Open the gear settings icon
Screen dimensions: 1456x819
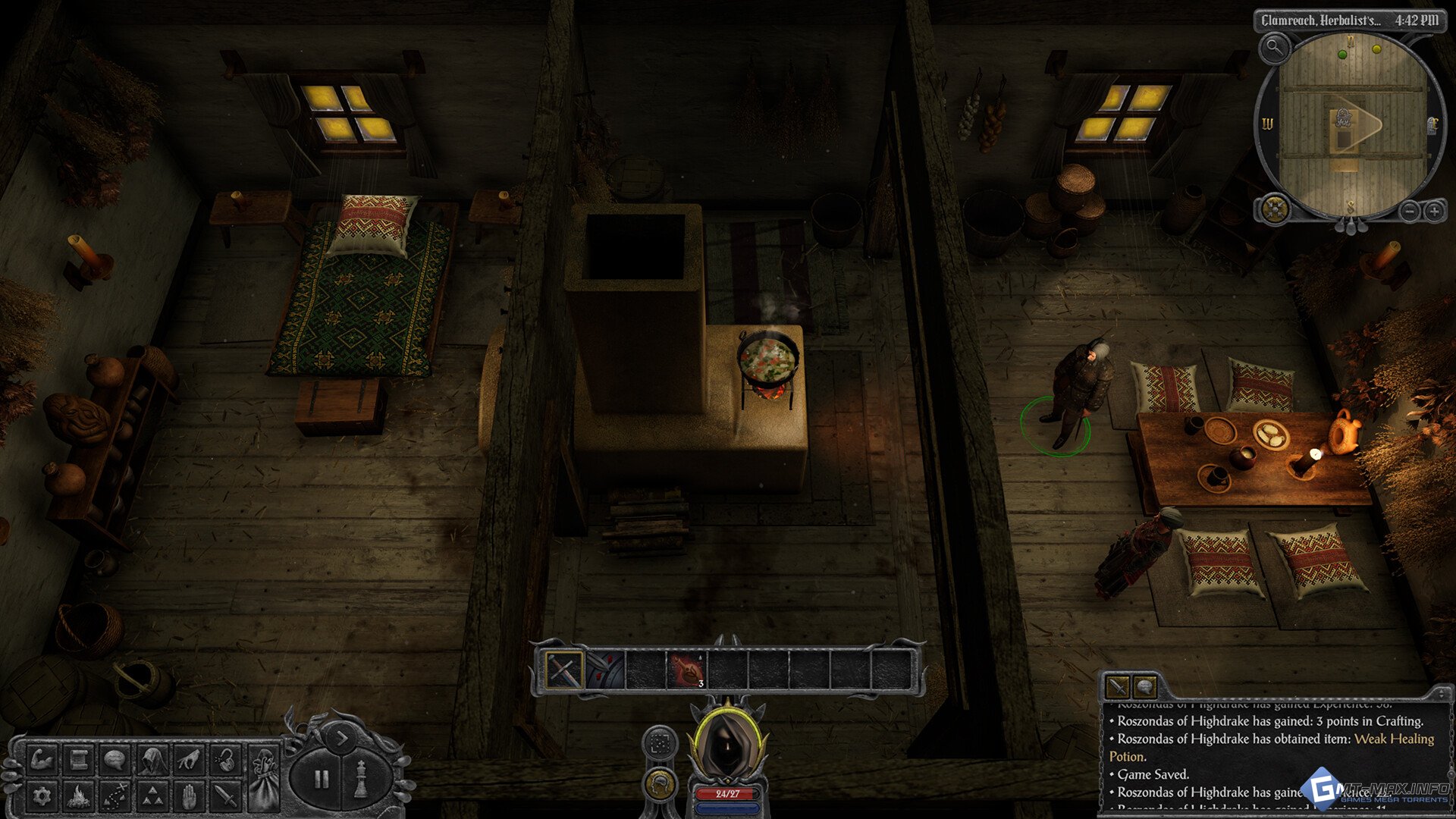(42, 796)
